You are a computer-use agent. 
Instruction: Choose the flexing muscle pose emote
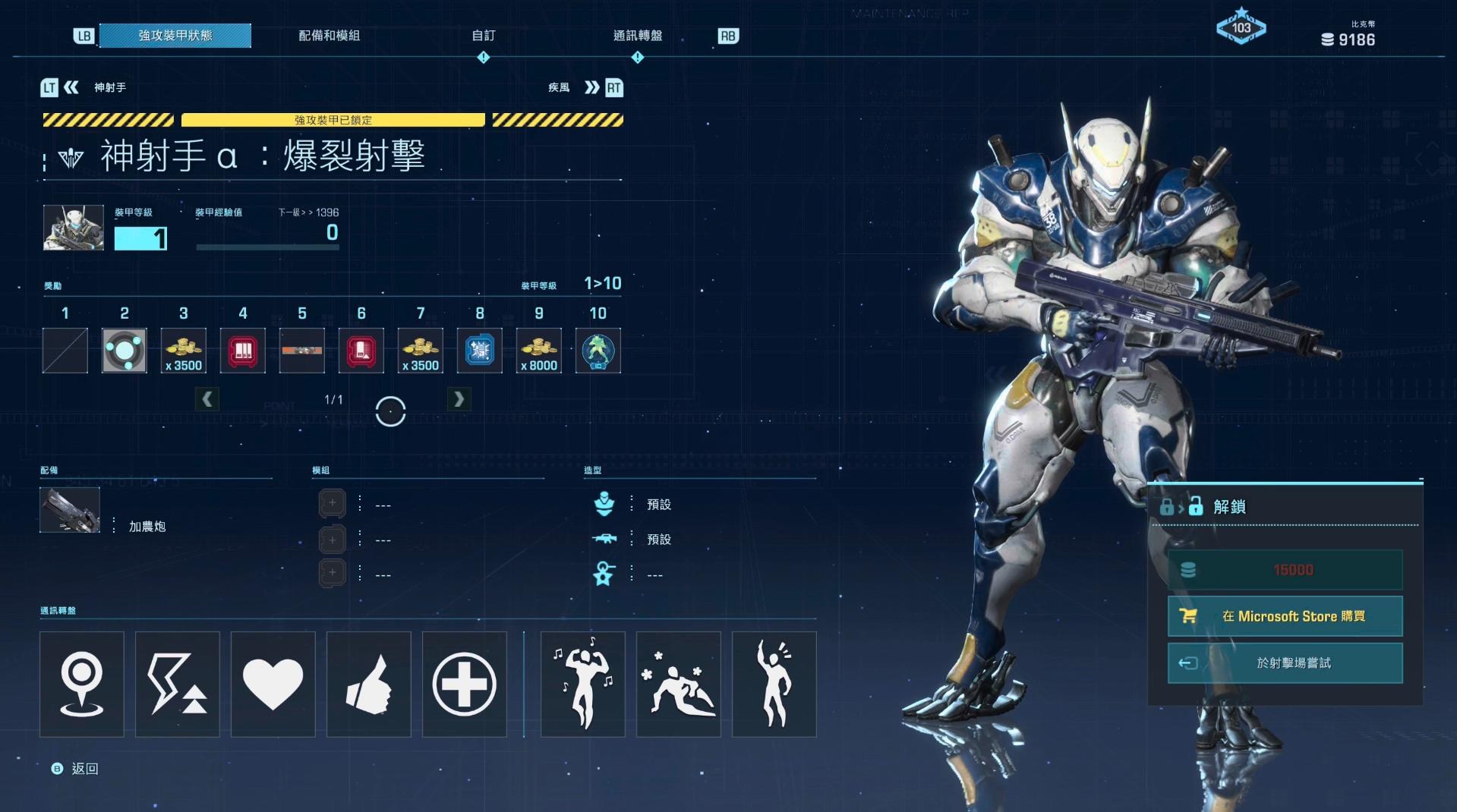click(x=582, y=684)
